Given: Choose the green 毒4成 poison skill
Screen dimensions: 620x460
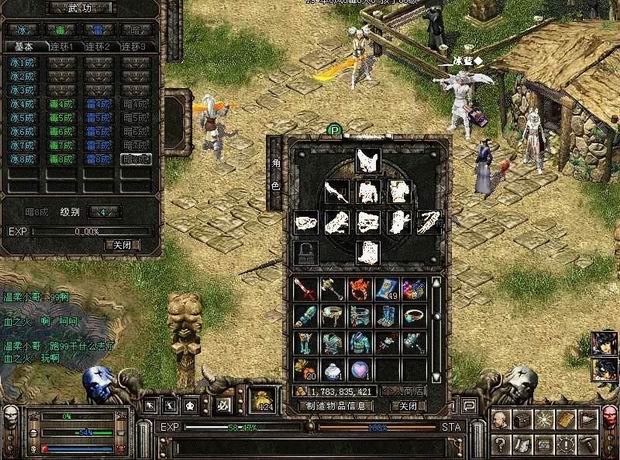Looking at the screenshot, I should (60, 103).
